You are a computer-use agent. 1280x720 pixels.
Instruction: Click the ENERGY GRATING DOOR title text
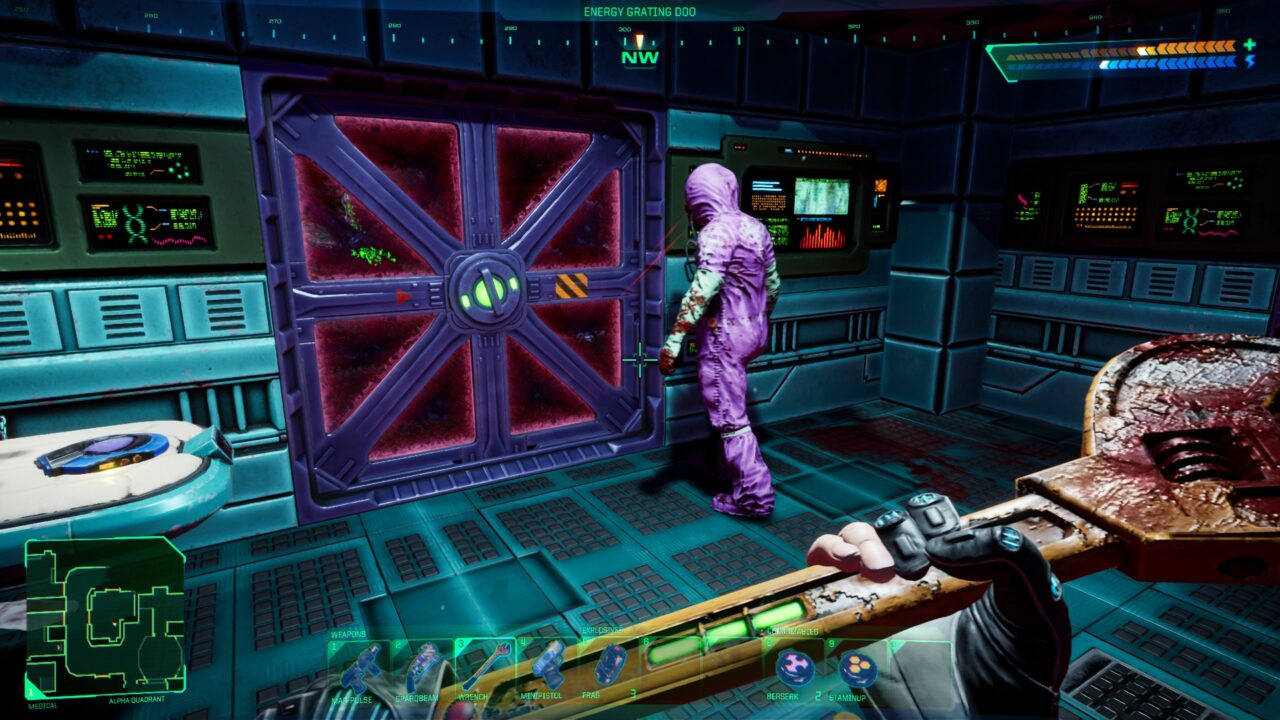(x=640, y=8)
